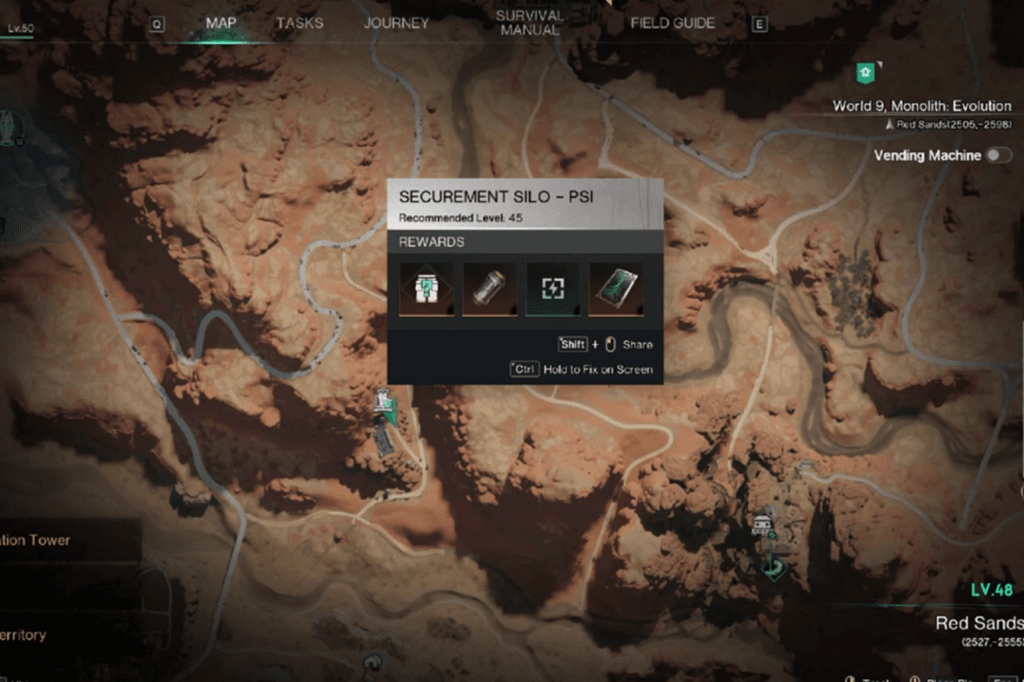The image size is (1024, 682).
Task: Go to the Field Guide tab
Action: pos(672,23)
